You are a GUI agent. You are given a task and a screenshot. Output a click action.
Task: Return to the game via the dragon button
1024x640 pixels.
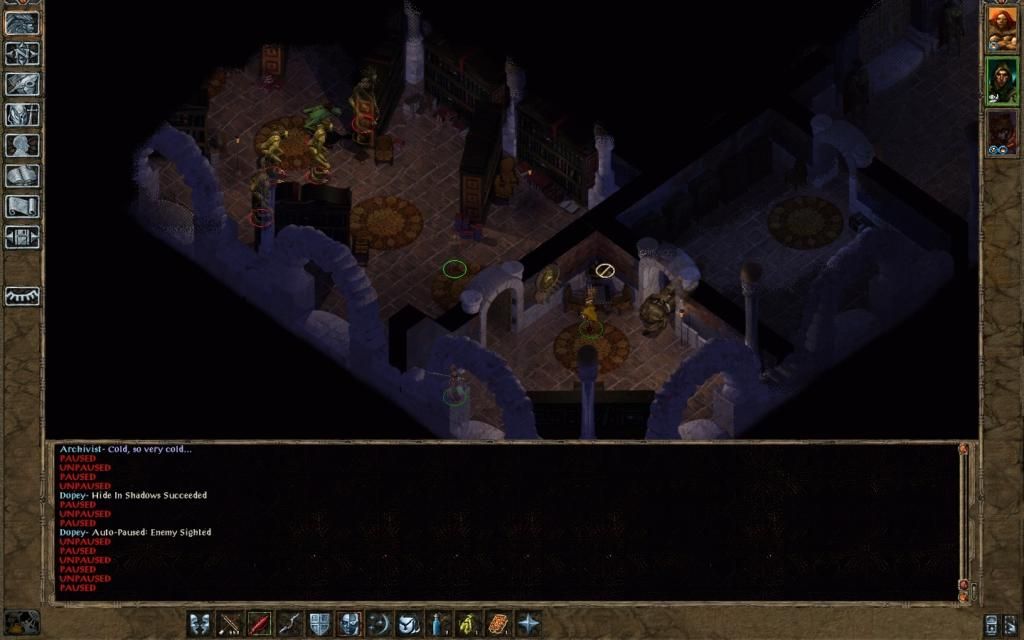pos(22,23)
